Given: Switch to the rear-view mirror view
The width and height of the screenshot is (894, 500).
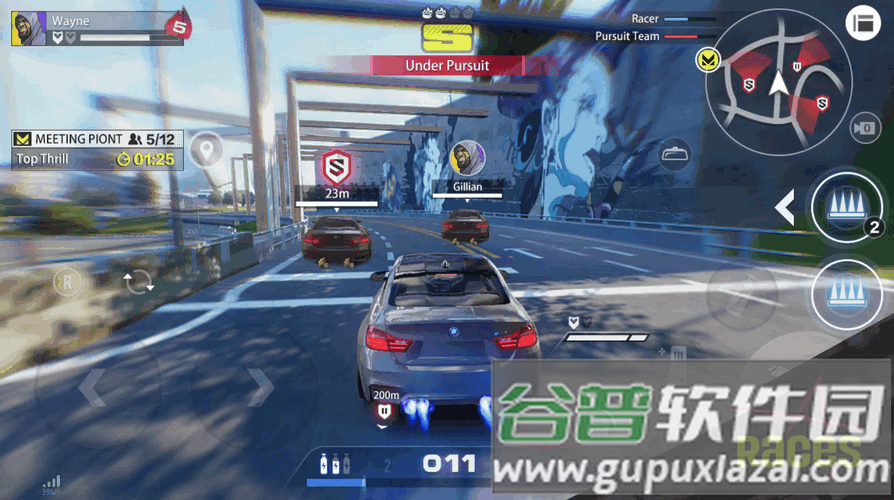Looking at the screenshot, I should [x=675, y=154].
